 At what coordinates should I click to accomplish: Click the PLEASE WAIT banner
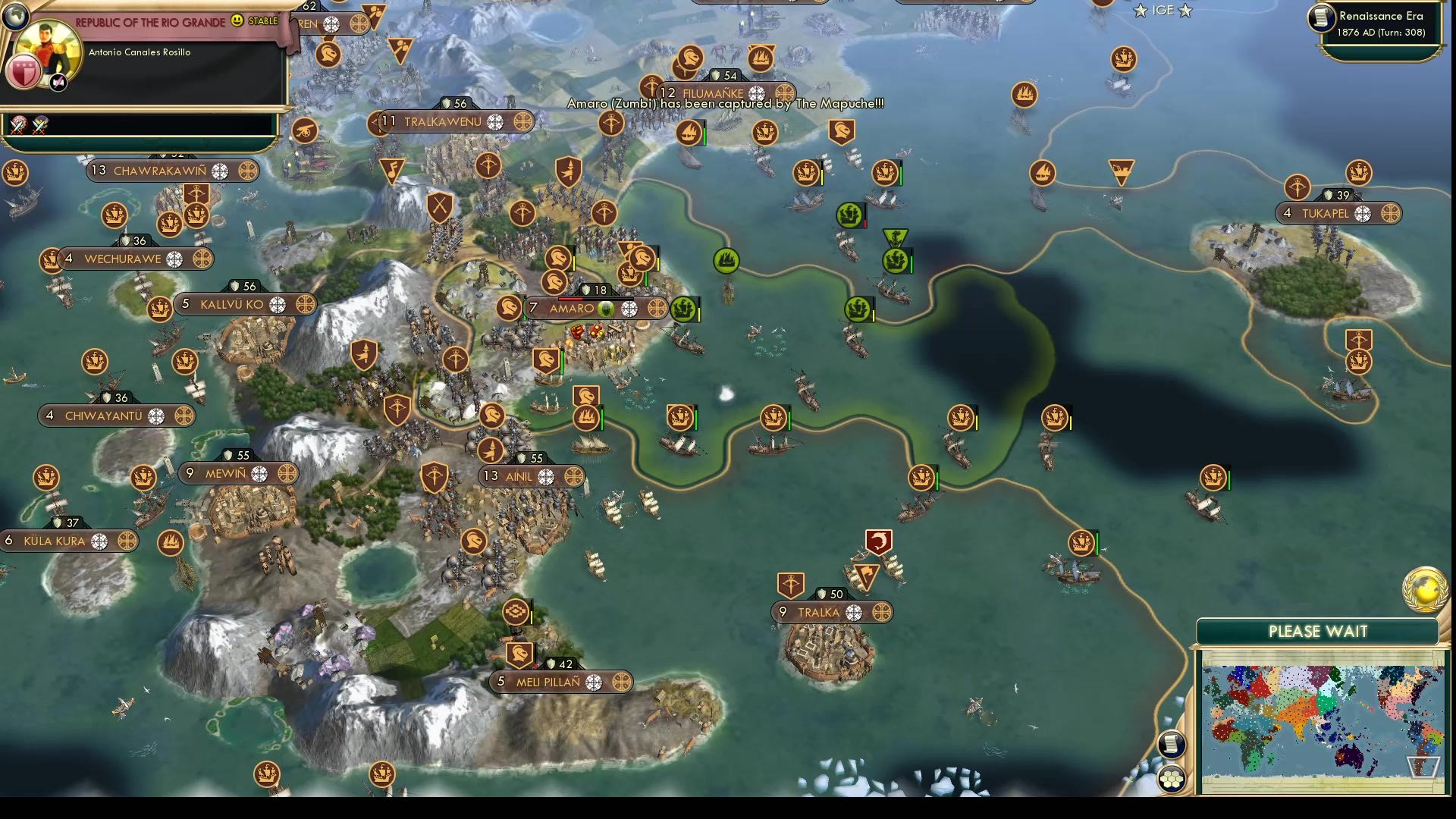(x=1317, y=631)
